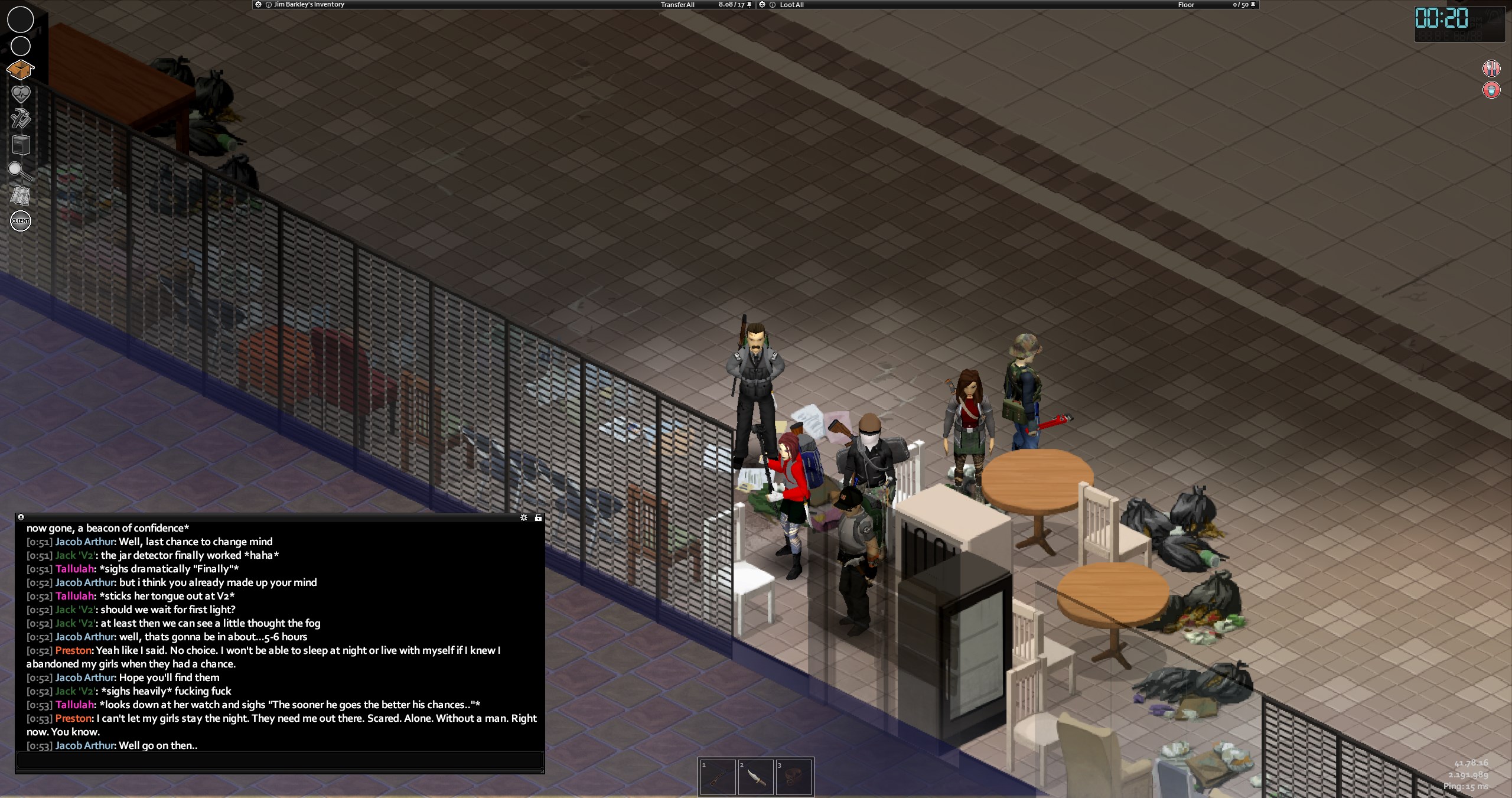Click the Loot All button
The width and height of the screenshot is (1512, 798).
[x=791, y=5]
